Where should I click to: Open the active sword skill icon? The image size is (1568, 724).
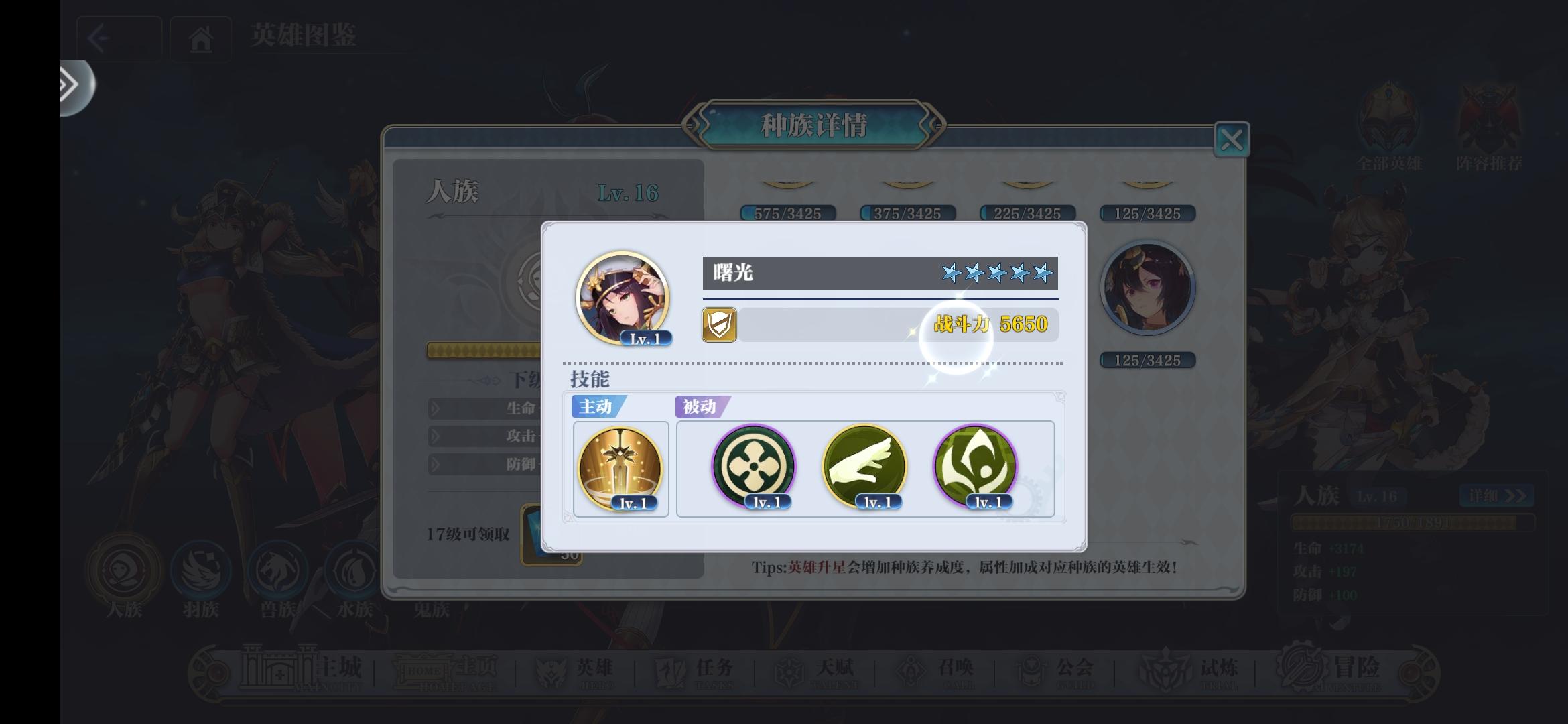(x=620, y=467)
